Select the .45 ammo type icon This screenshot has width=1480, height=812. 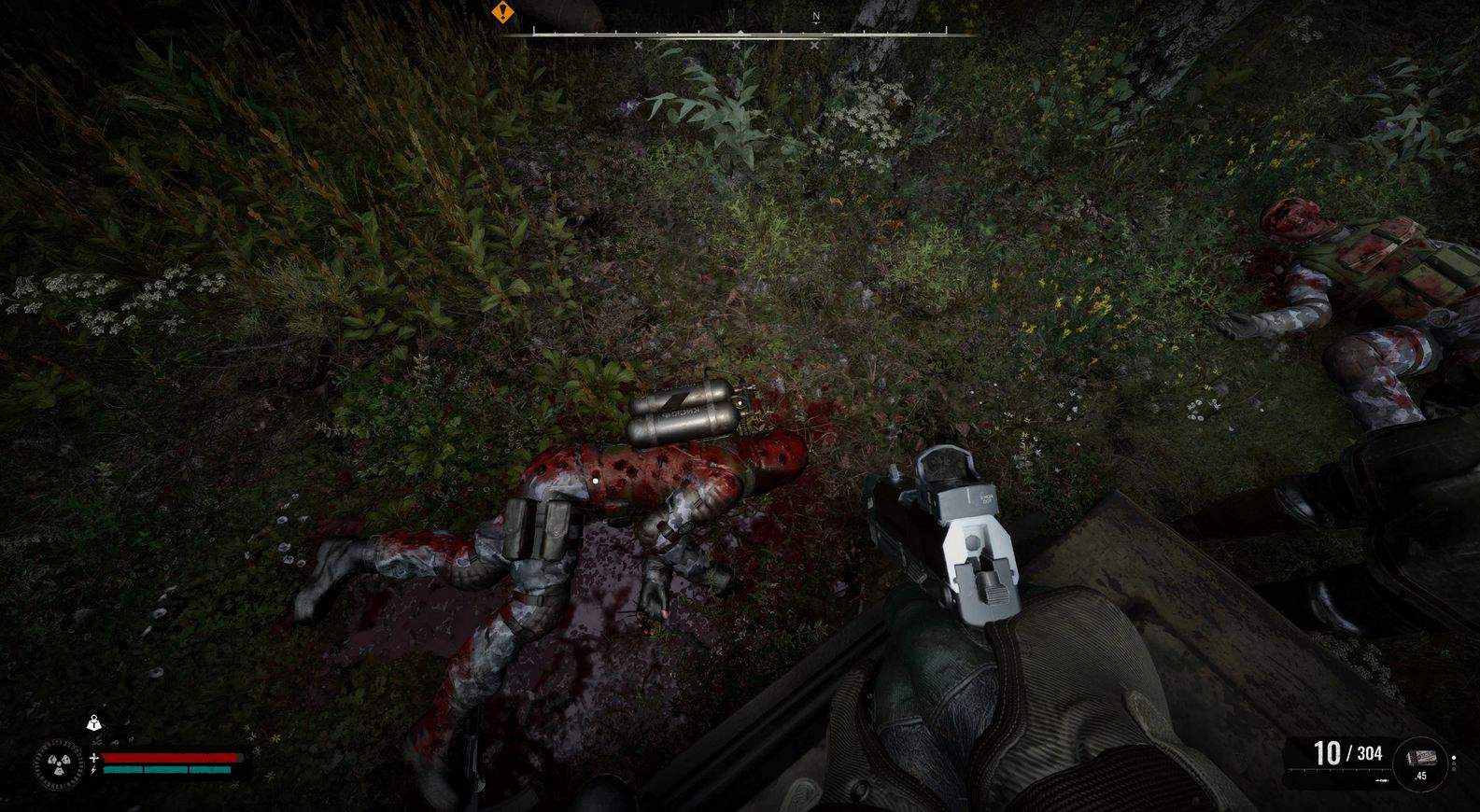[x=1420, y=762]
